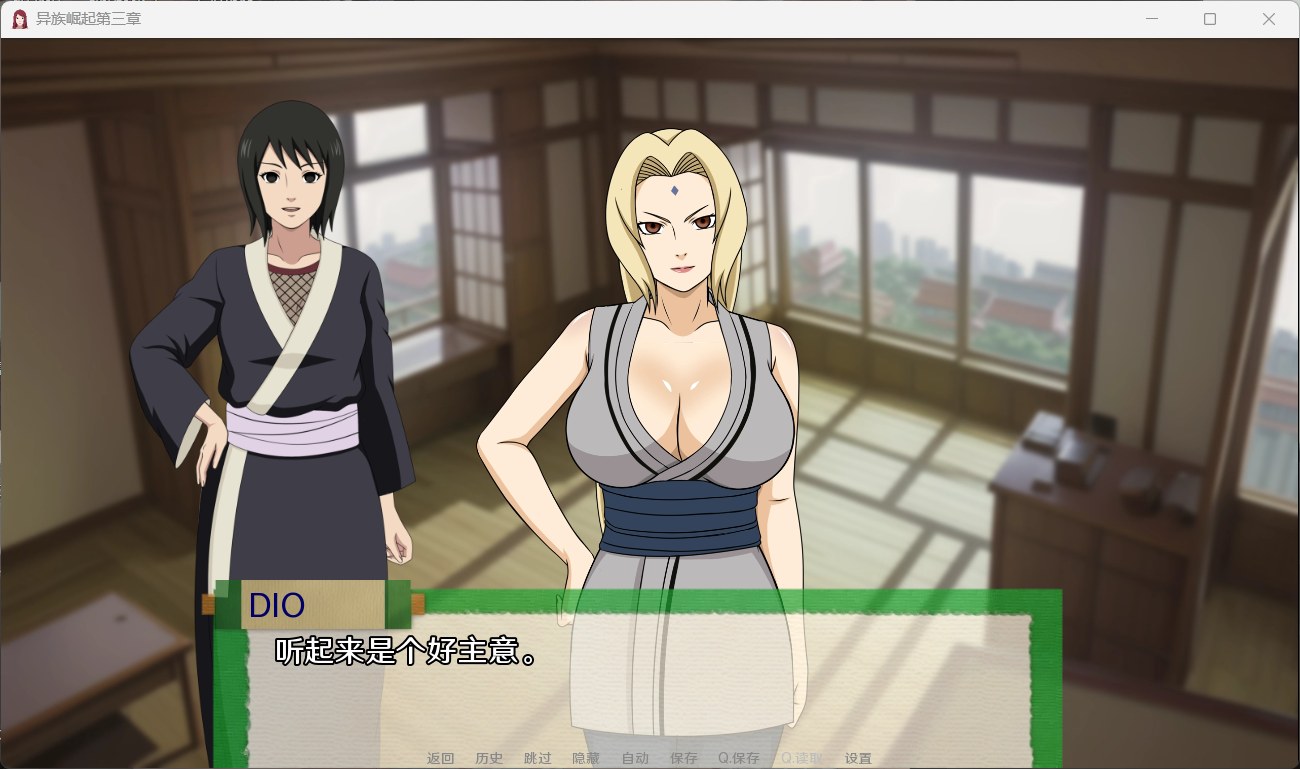Activate 跳过 (Skip) in the quick menu
1300x769 pixels.
(x=537, y=758)
